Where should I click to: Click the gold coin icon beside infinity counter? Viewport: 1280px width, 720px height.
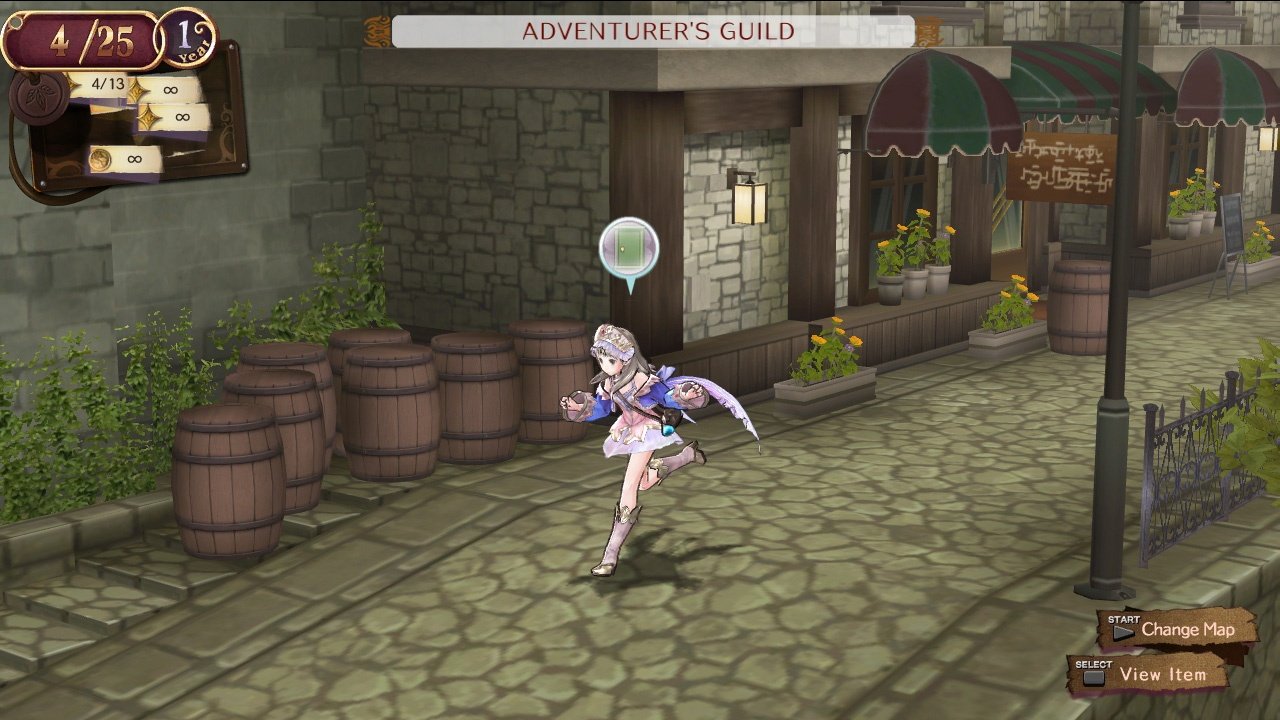(100, 158)
